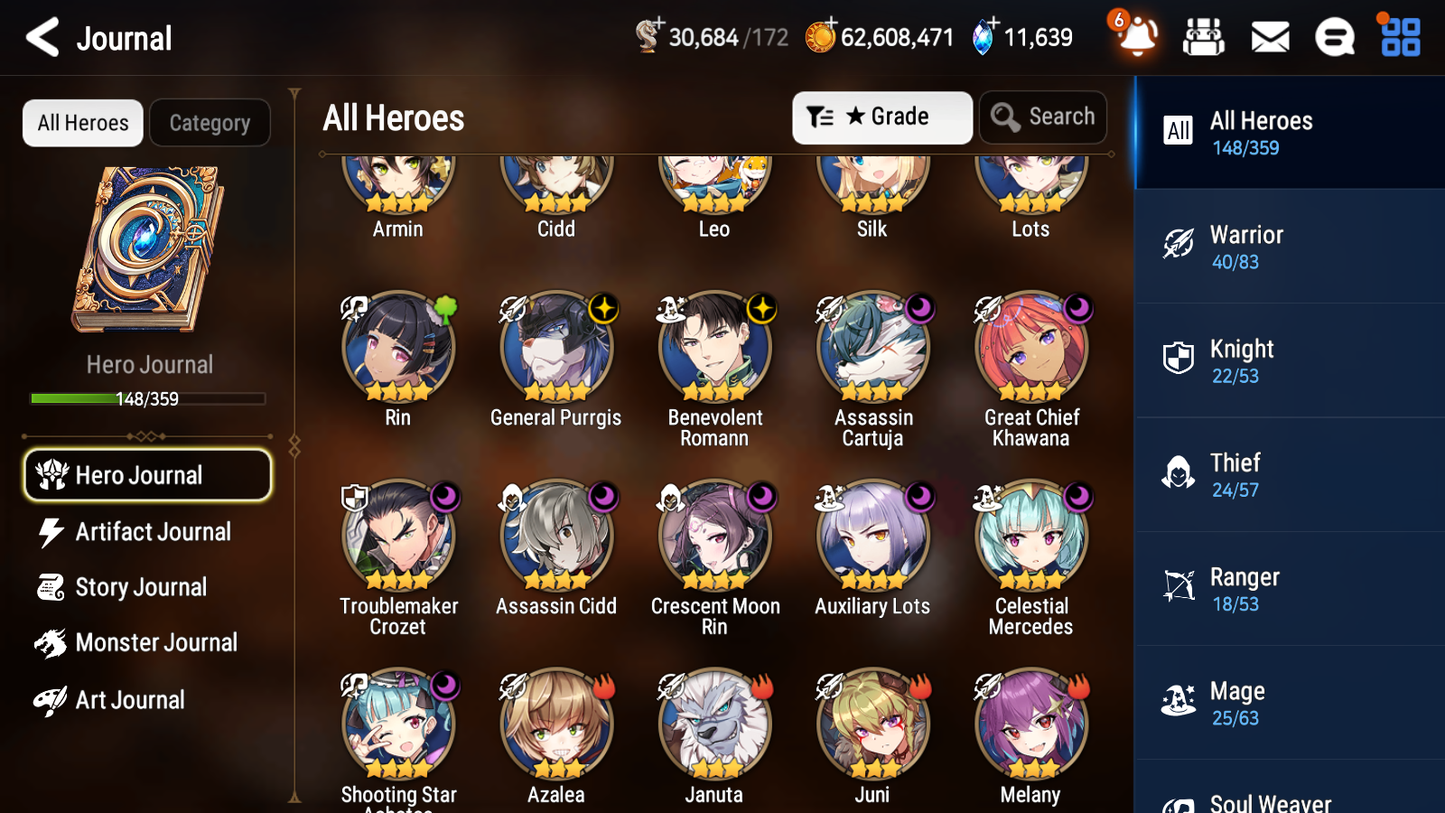Image resolution: width=1445 pixels, height=813 pixels.
Task: Switch to the Artifact Journal tab
Action: coord(154,531)
